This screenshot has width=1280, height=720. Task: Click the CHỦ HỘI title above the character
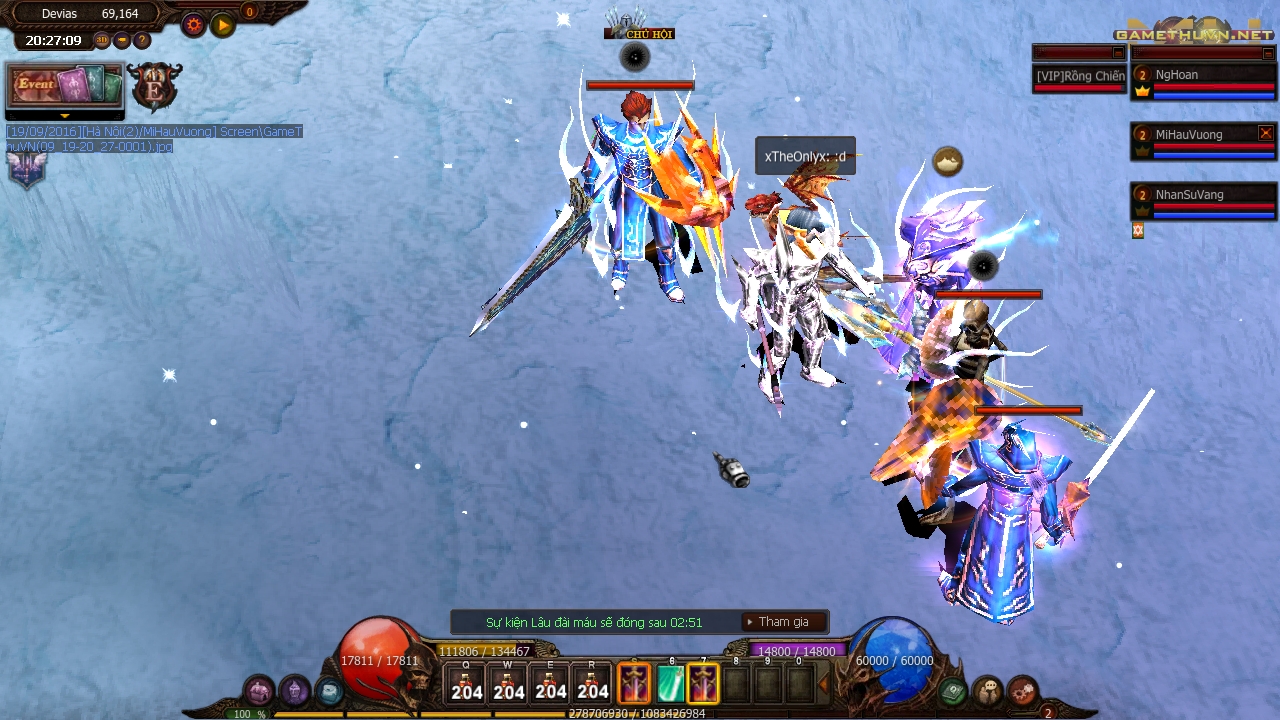tap(640, 33)
